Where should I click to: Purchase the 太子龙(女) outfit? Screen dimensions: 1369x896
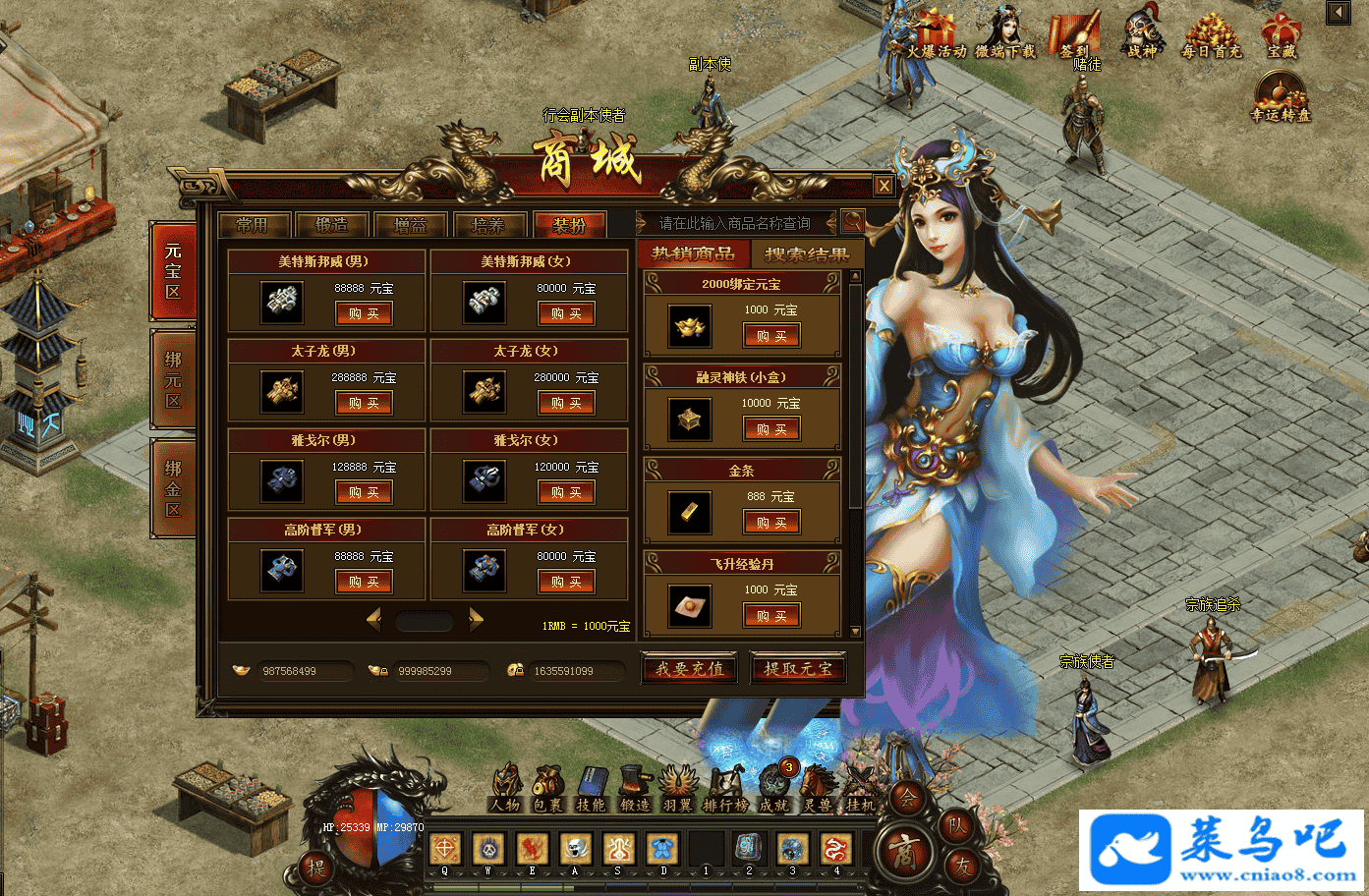[566, 403]
